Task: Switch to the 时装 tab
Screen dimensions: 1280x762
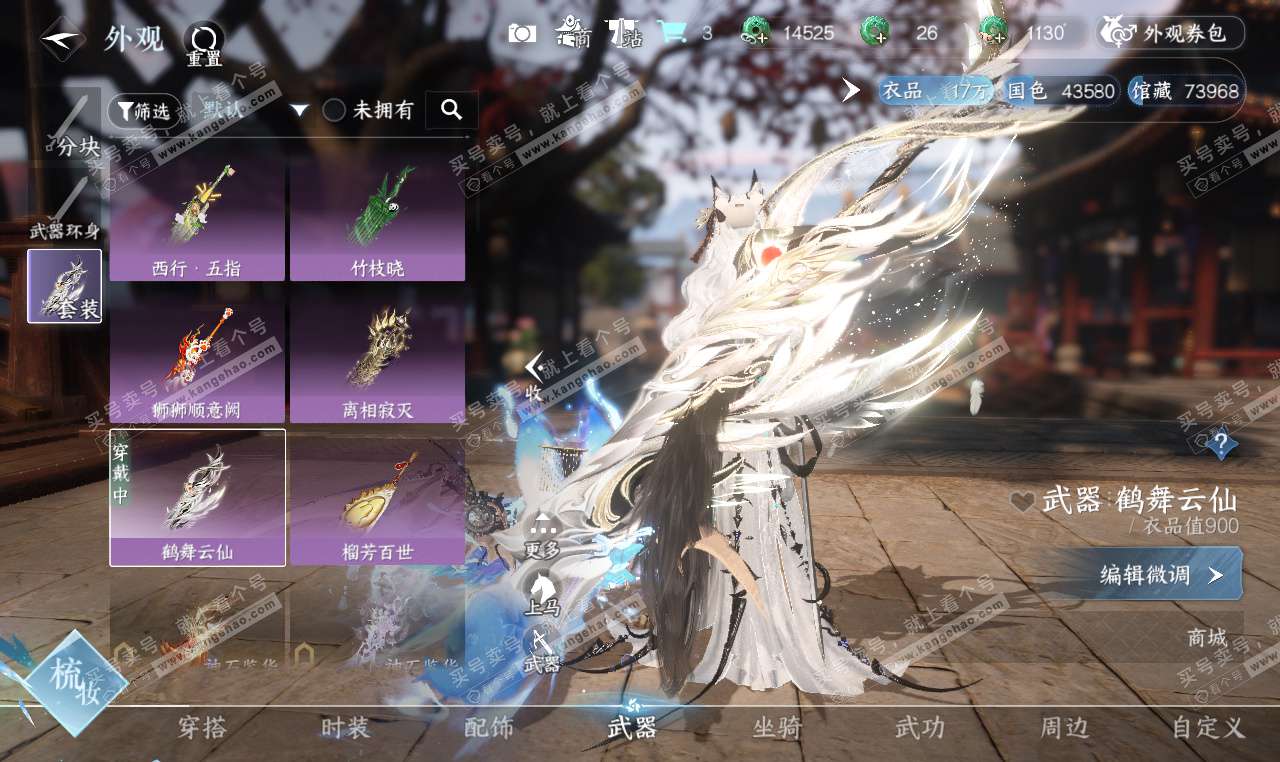Action: point(345,728)
